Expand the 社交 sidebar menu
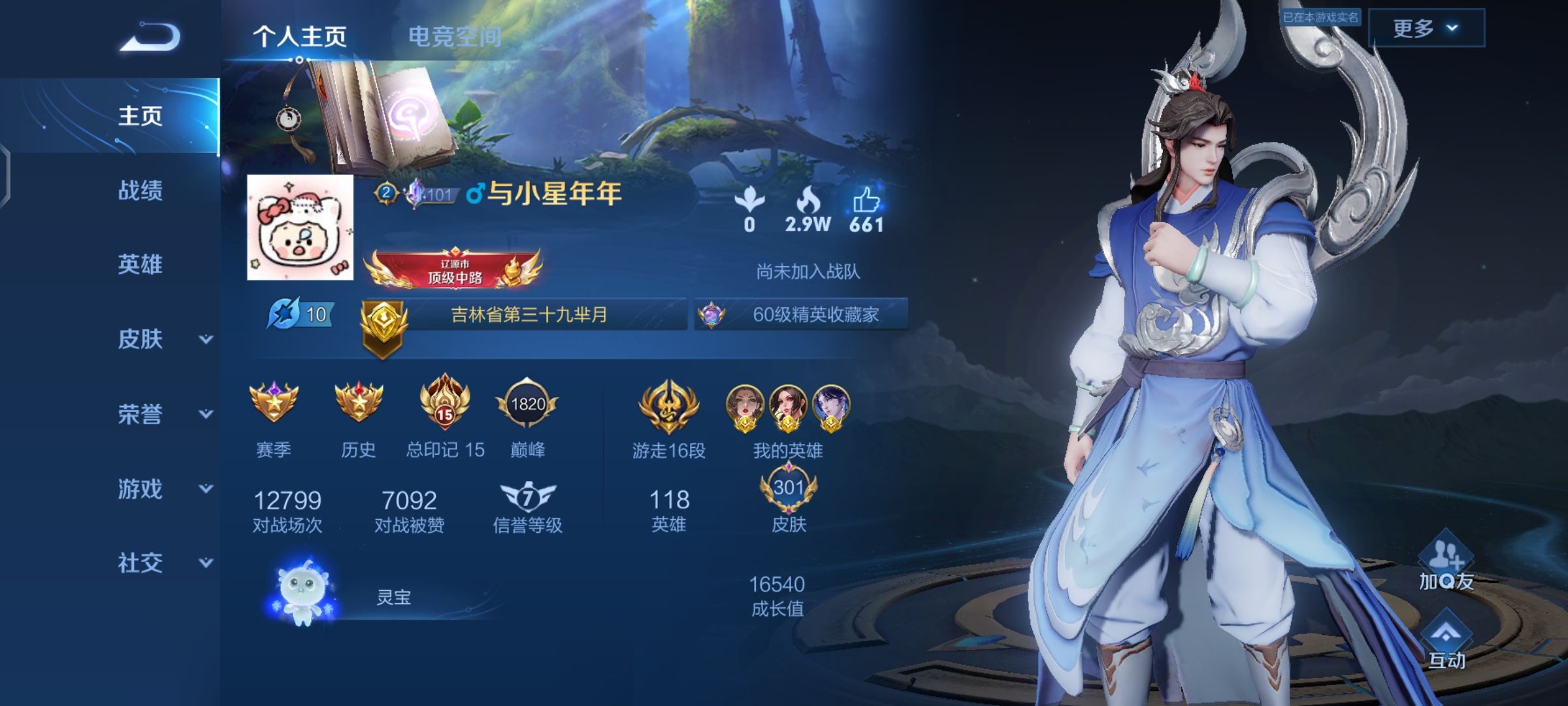The height and width of the screenshot is (706, 1568). (x=163, y=563)
